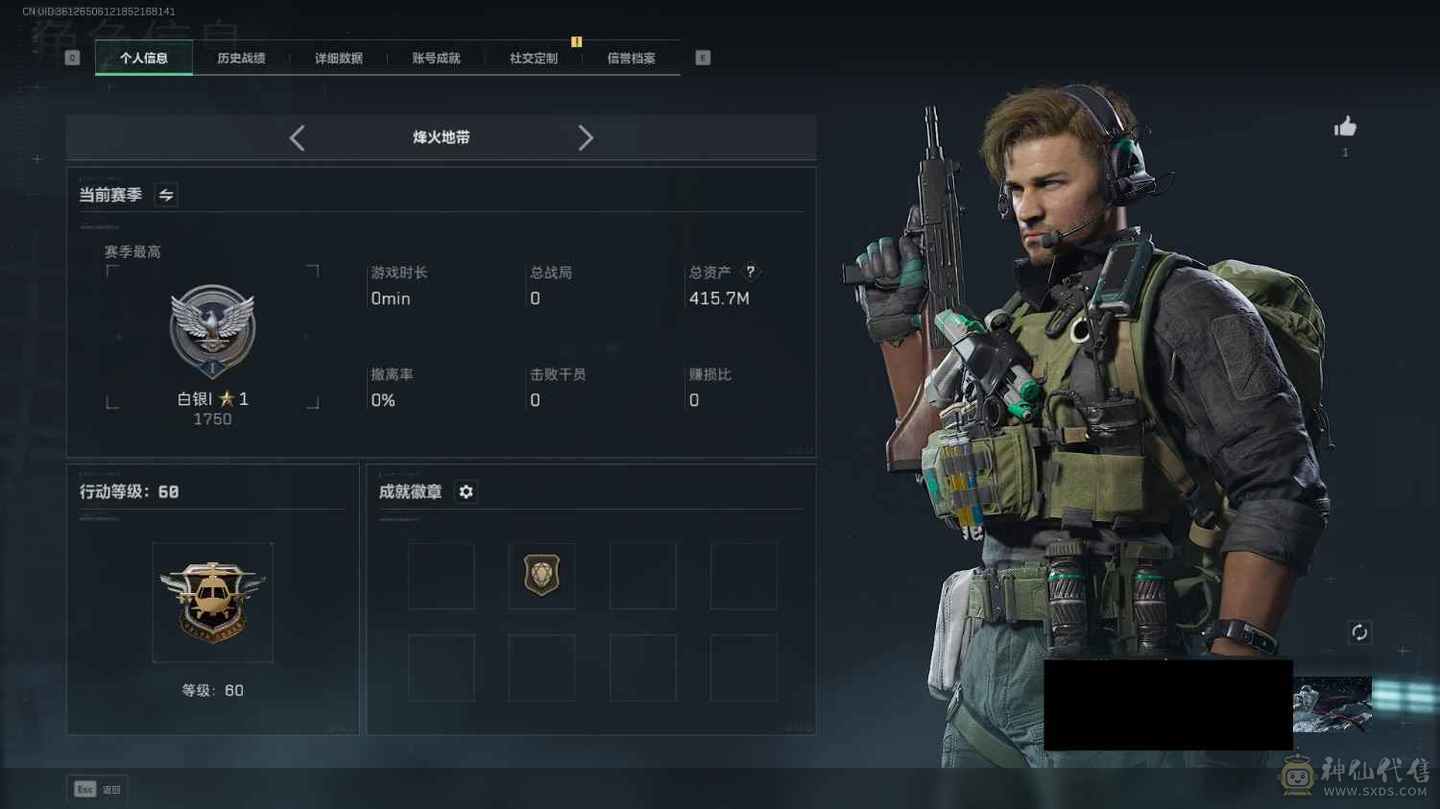Click the rotate character refresh icon

1359,632
